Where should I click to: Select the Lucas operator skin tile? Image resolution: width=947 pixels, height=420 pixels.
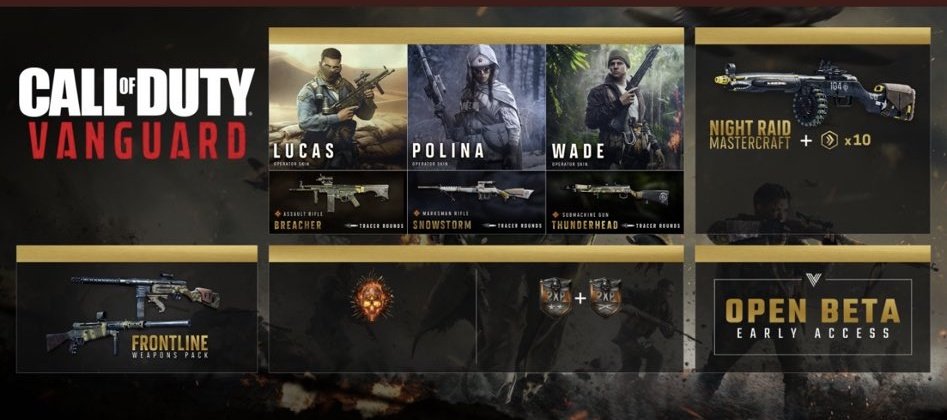click(x=338, y=107)
